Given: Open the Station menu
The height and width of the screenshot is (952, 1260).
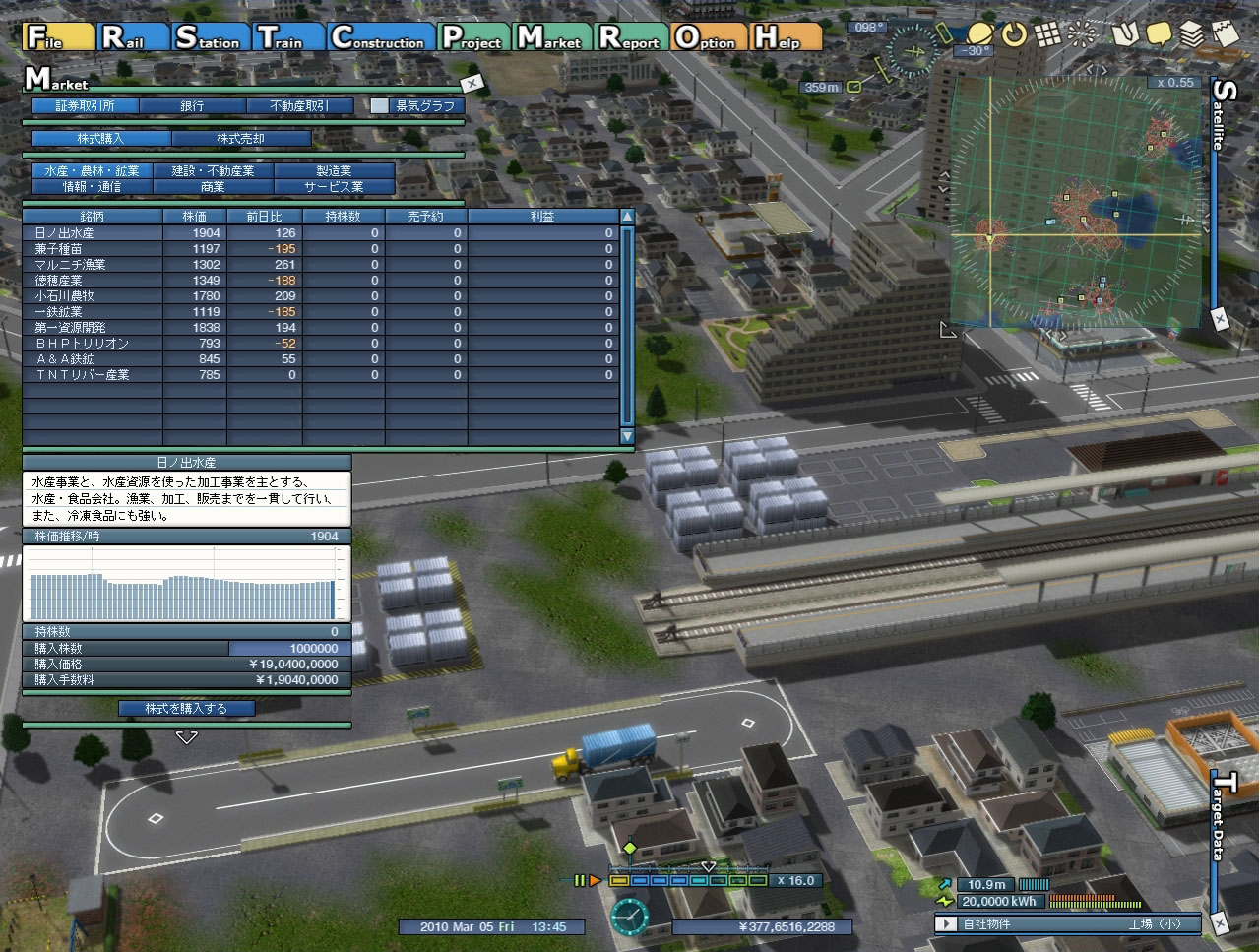Looking at the screenshot, I should click(x=209, y=37).
